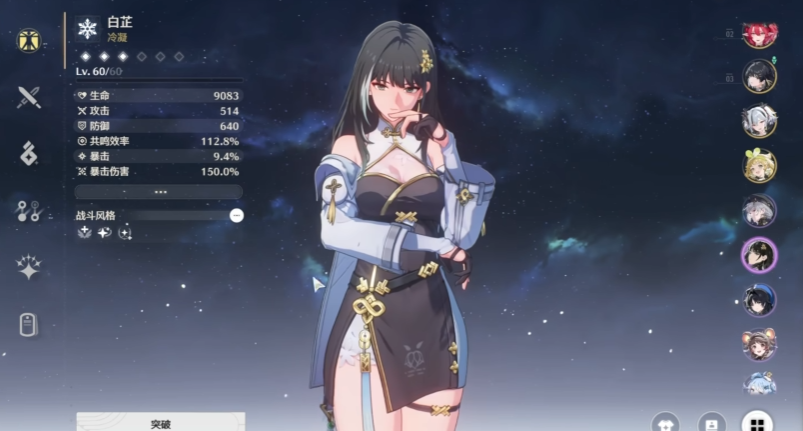Click the 突破 ascend button

[x=160, y=423]
